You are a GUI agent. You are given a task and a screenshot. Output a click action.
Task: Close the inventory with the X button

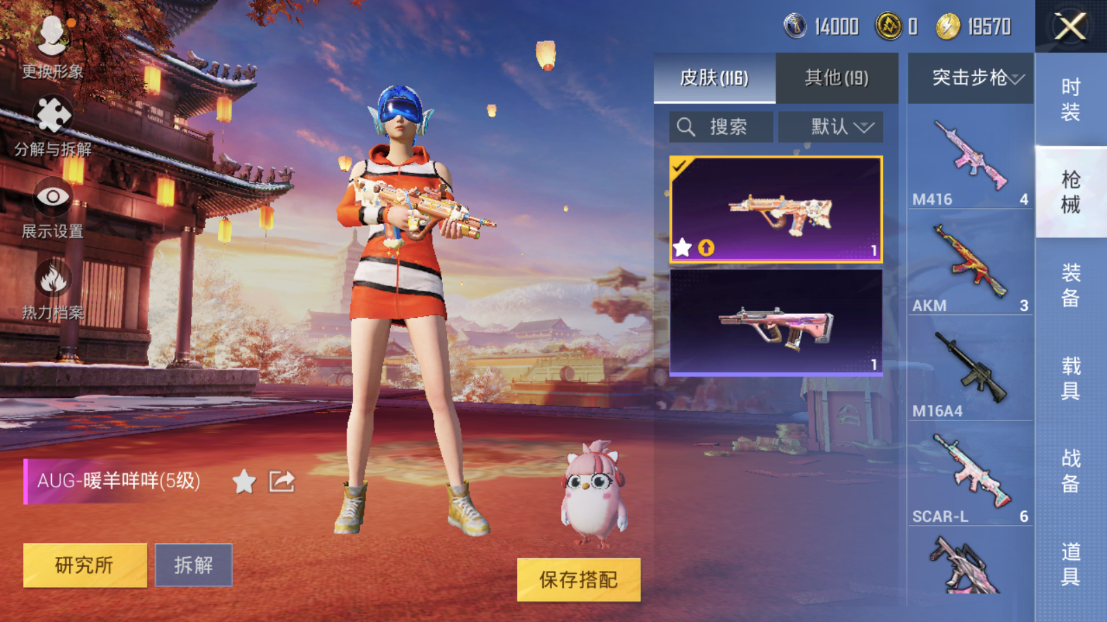coord(1070,27)
